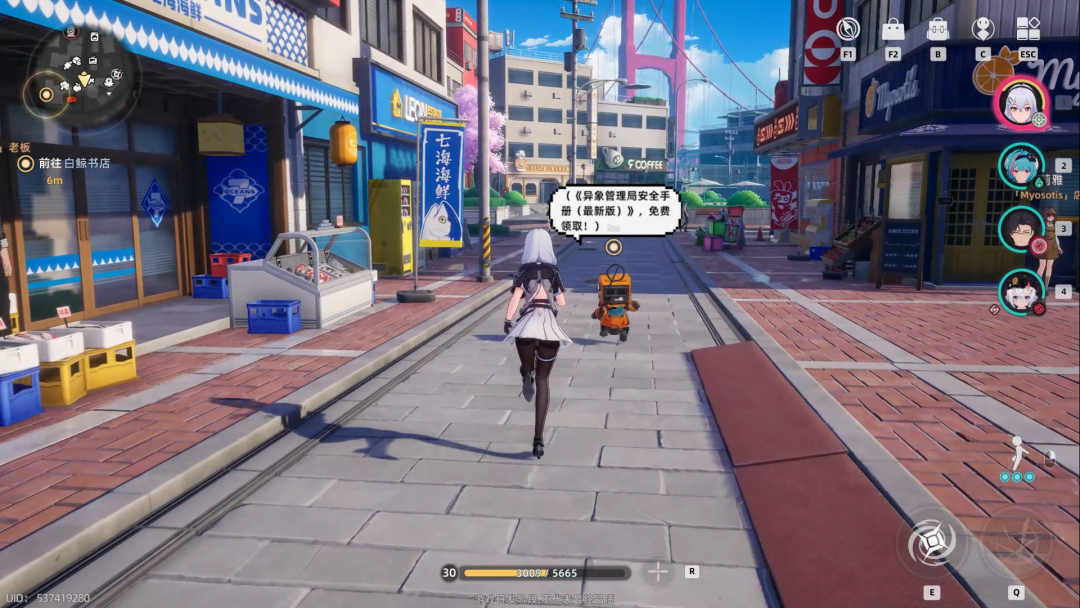Click the plus slot beside the experience bar
1080x608 pixels.
coord(657,572)
